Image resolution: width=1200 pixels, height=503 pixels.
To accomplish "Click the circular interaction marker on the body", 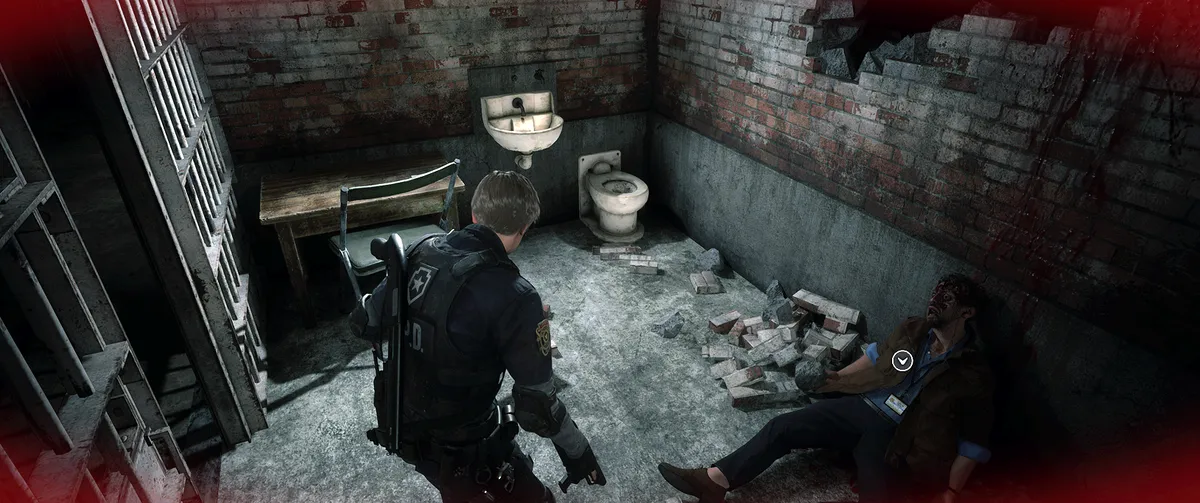I will pos(903,359).
